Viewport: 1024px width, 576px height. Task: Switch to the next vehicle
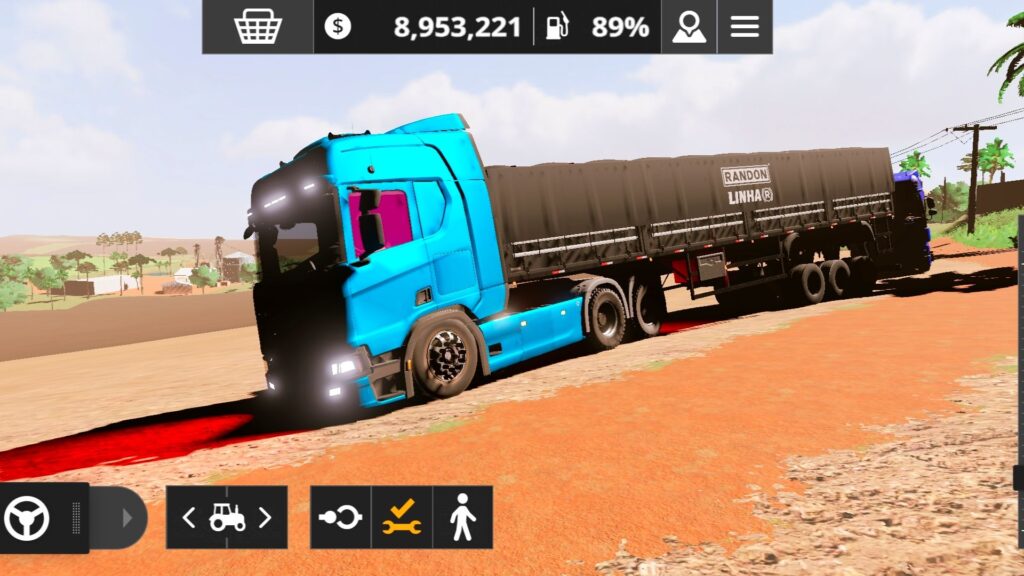(x=265, y=518)
